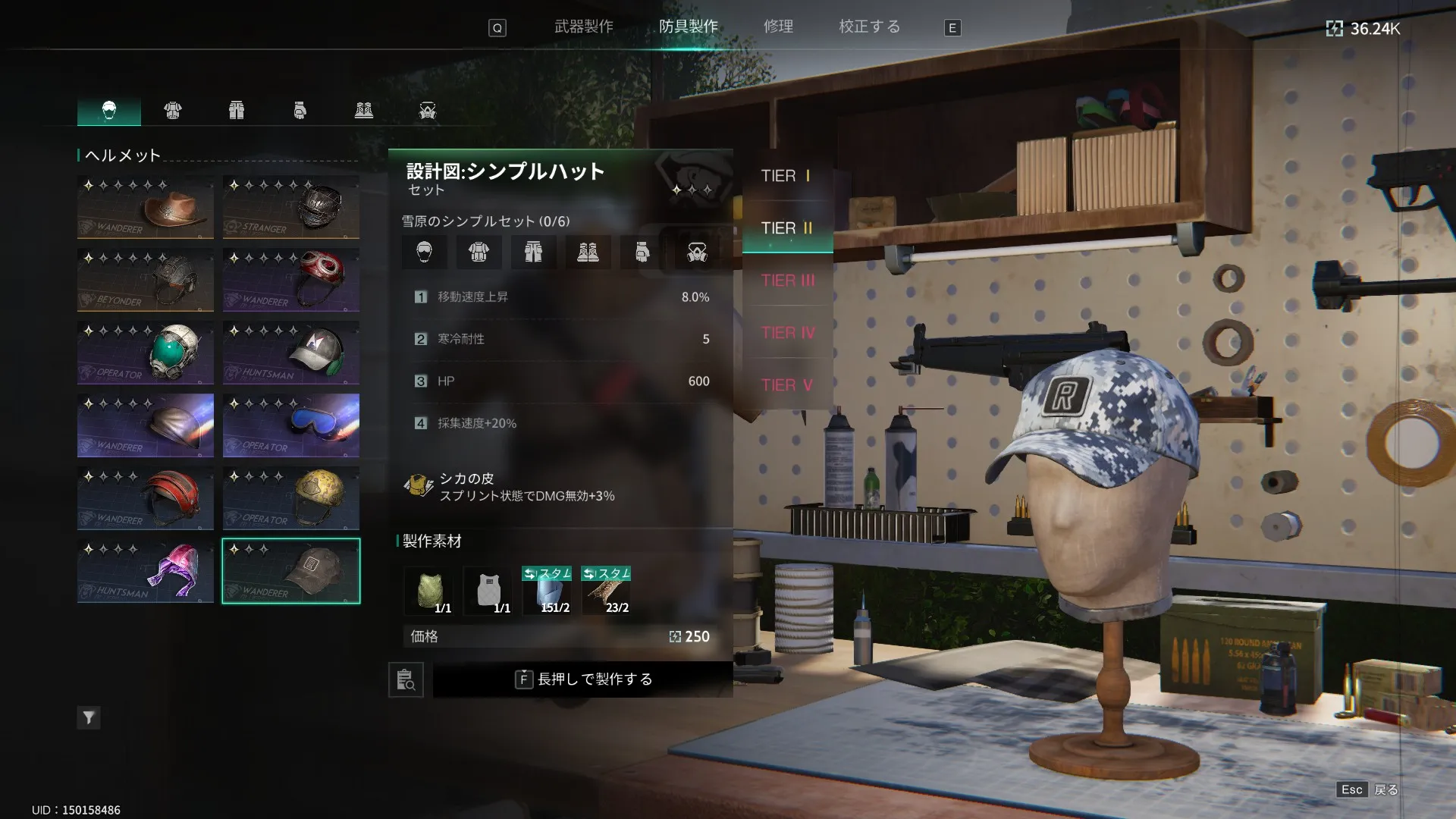Pick the red goggles helmet blueprint
1456x819 pixels.
pyautogui.click(x=291, y=280)
